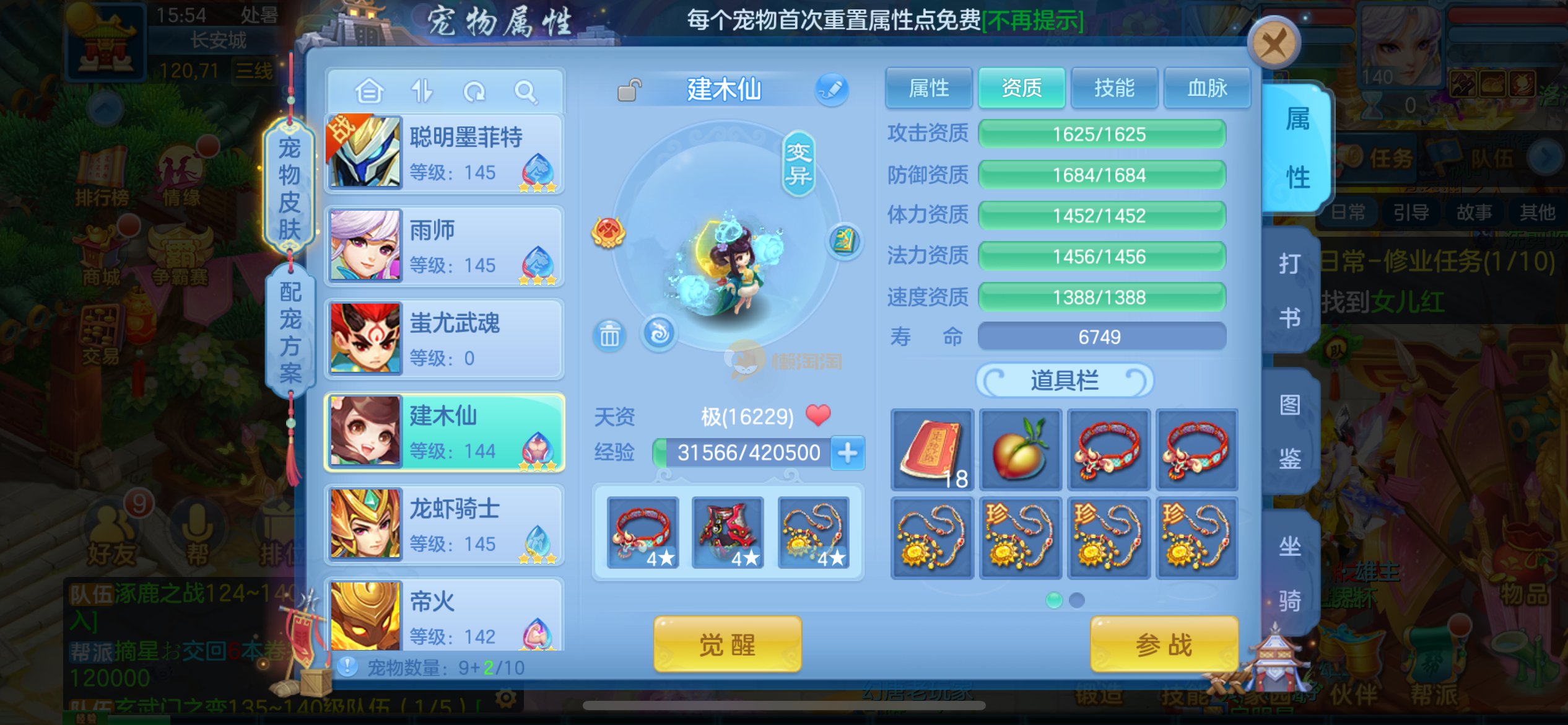Image resolution: width=1568 pixels, height=725 pixels.
Task: Release pet using the trash can icon
Action: tap(609, 336)
